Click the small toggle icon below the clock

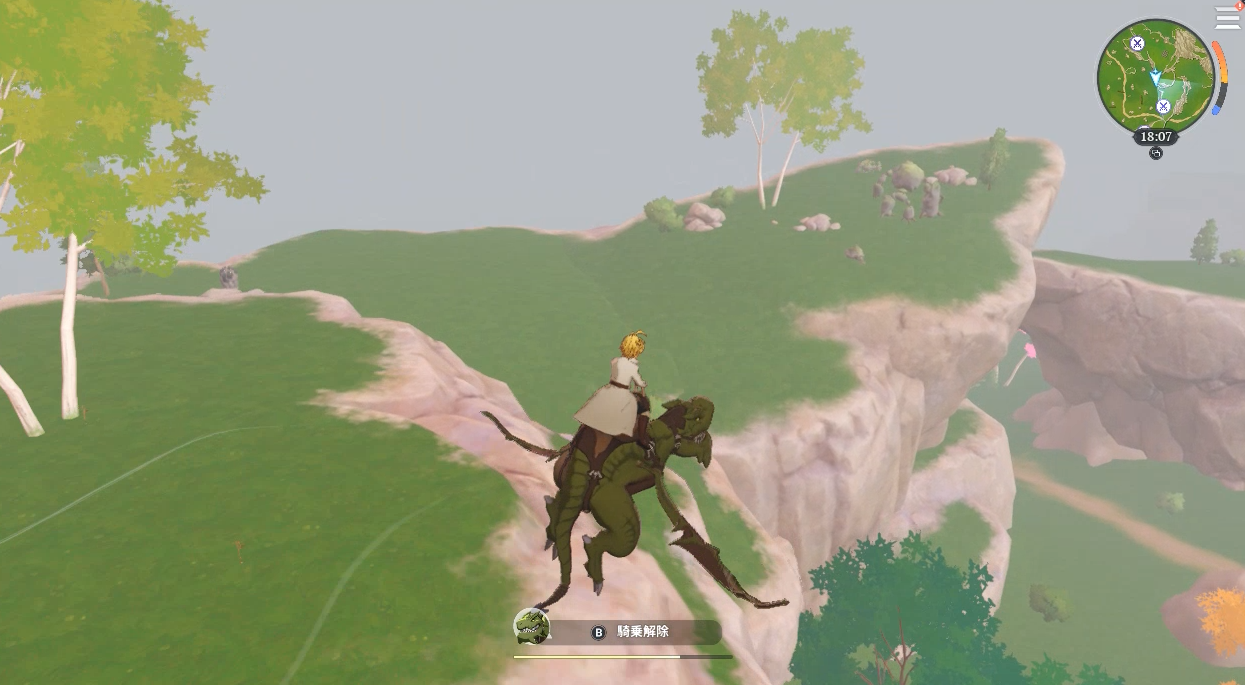tap(1156, 153)
